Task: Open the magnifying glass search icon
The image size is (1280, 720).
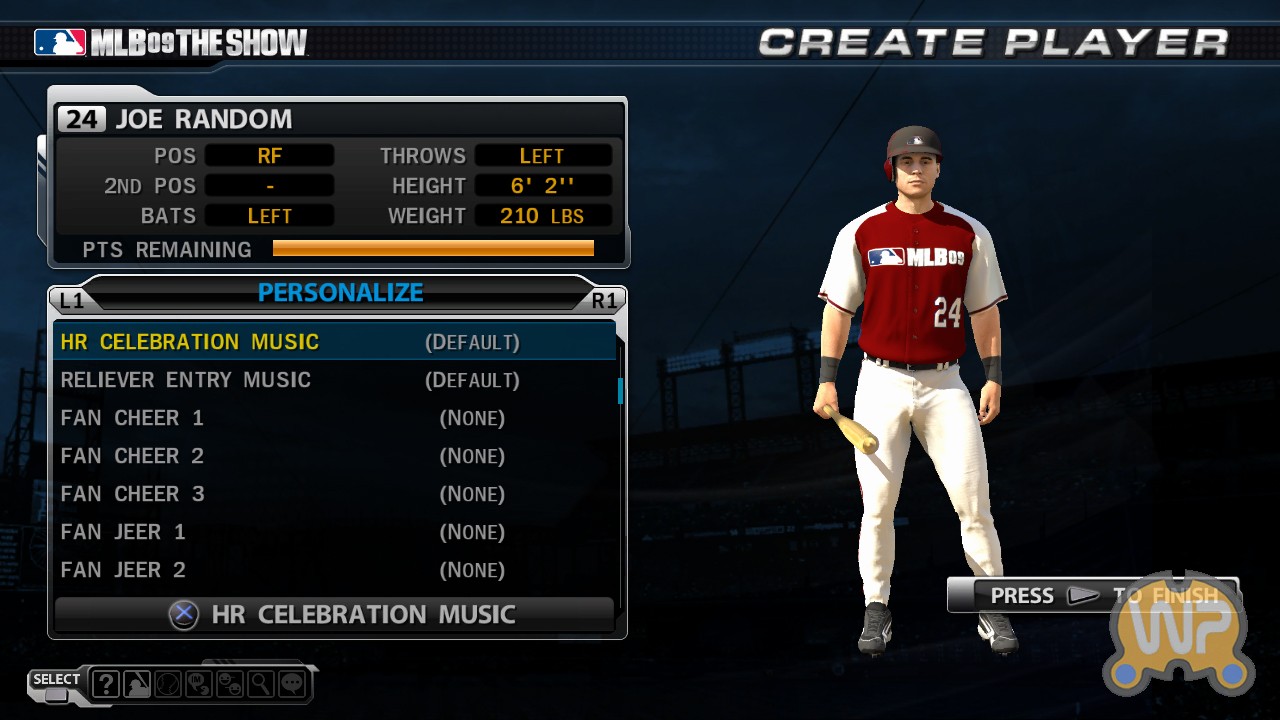Action: (260, 684)
